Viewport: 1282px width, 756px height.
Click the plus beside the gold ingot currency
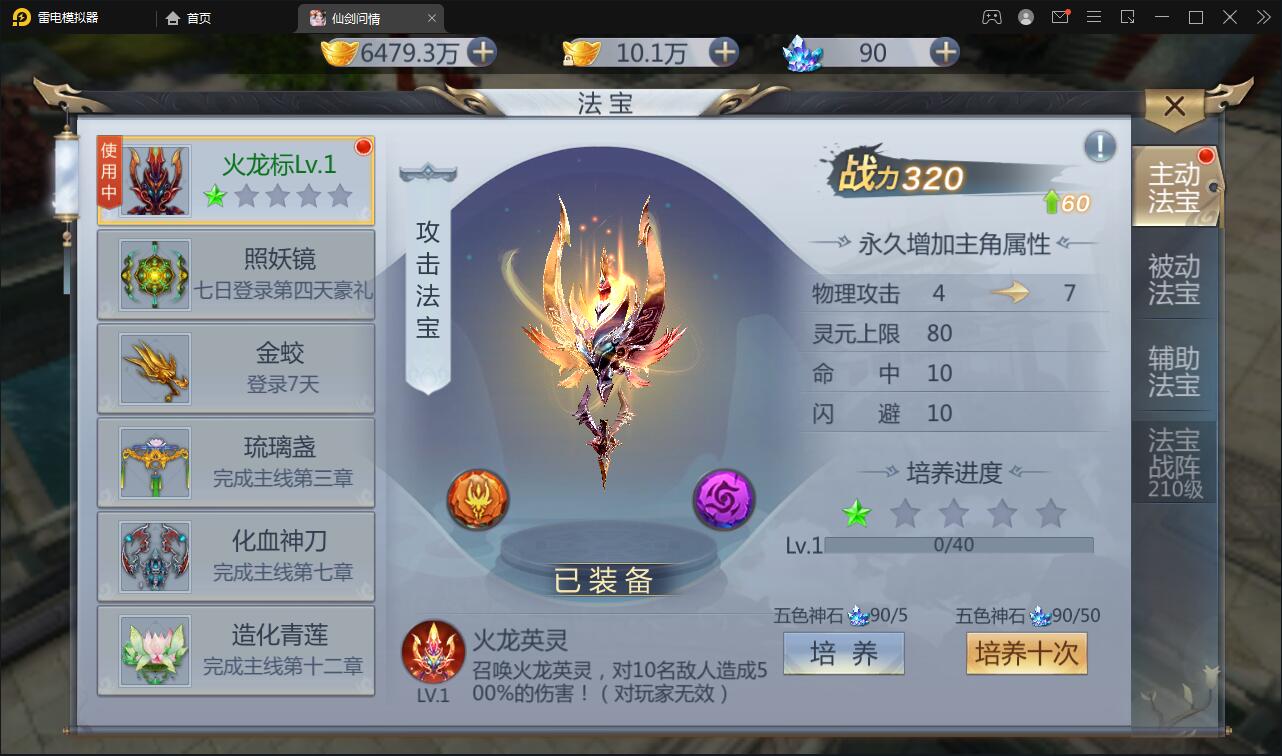click(x=482, y=53)
